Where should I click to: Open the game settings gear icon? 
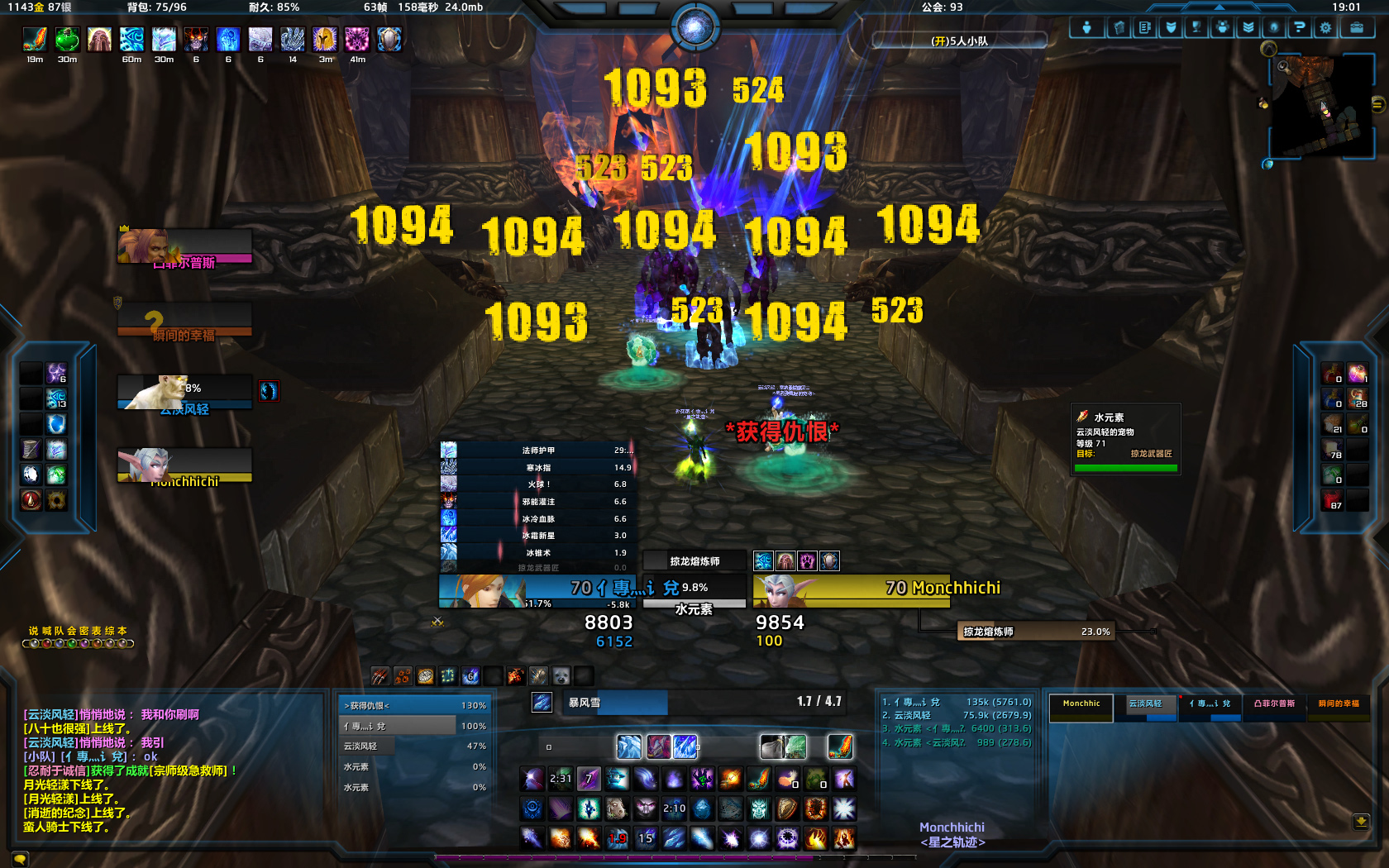tap(1325, 27)
